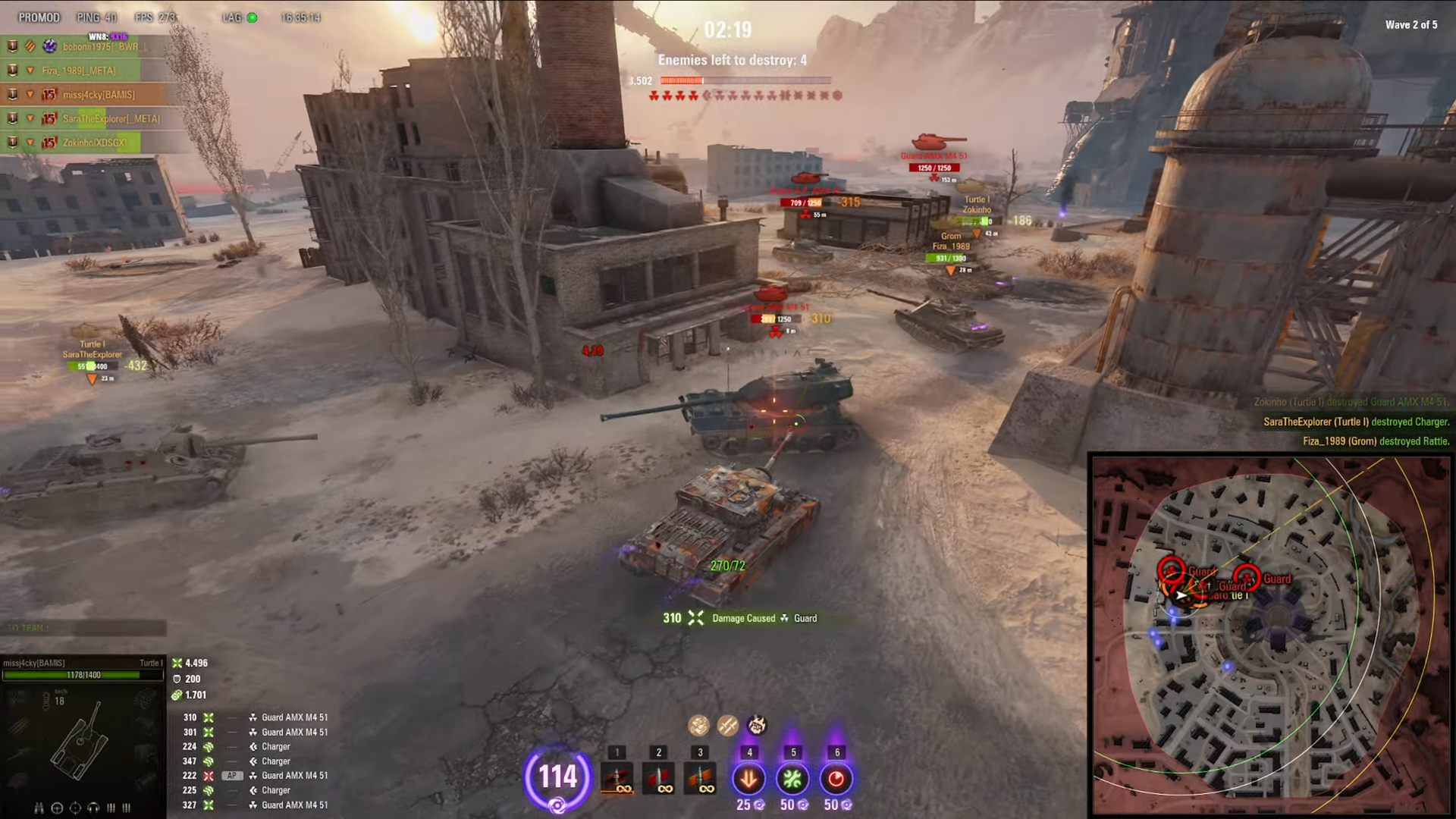The height and width of the screenshot is (819, 1456).
Task: Click the binoculars icon on the damage panel
Action: click(x=39, y=808)
